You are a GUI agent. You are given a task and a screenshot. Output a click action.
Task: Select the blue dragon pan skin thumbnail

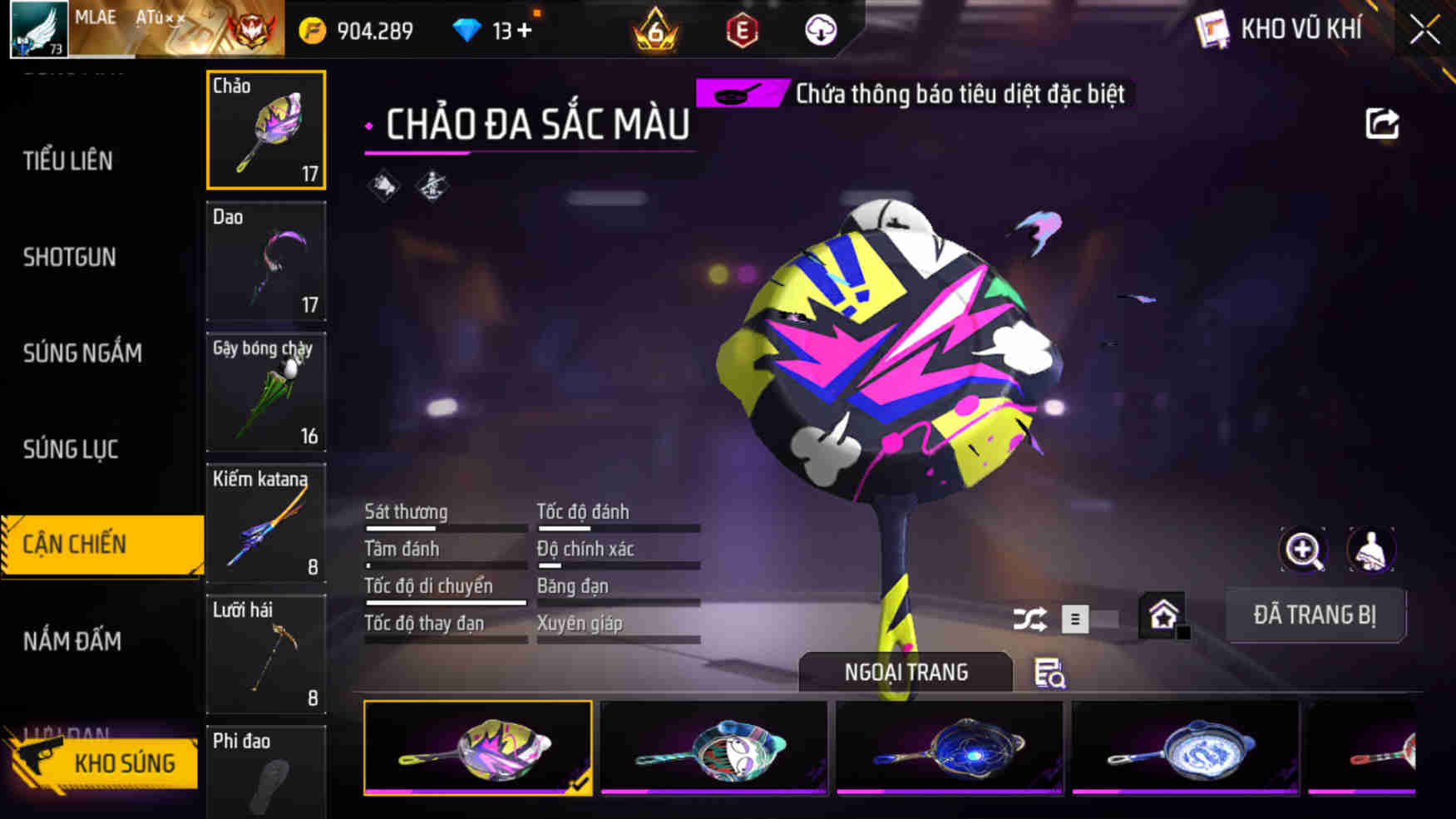coord(1186,747)
